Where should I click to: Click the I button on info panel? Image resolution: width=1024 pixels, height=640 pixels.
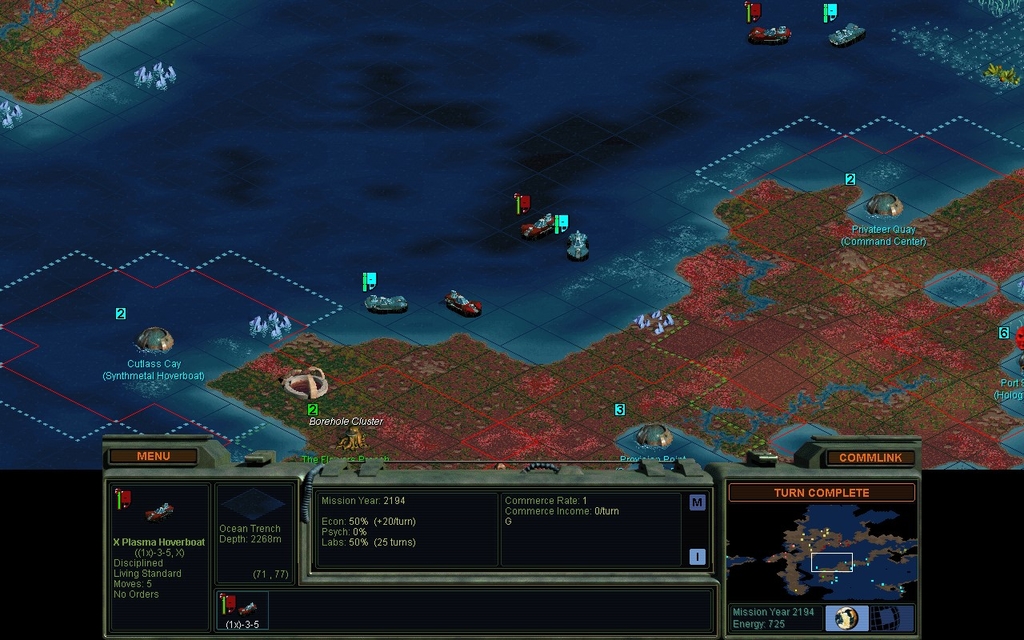(697, 557)
